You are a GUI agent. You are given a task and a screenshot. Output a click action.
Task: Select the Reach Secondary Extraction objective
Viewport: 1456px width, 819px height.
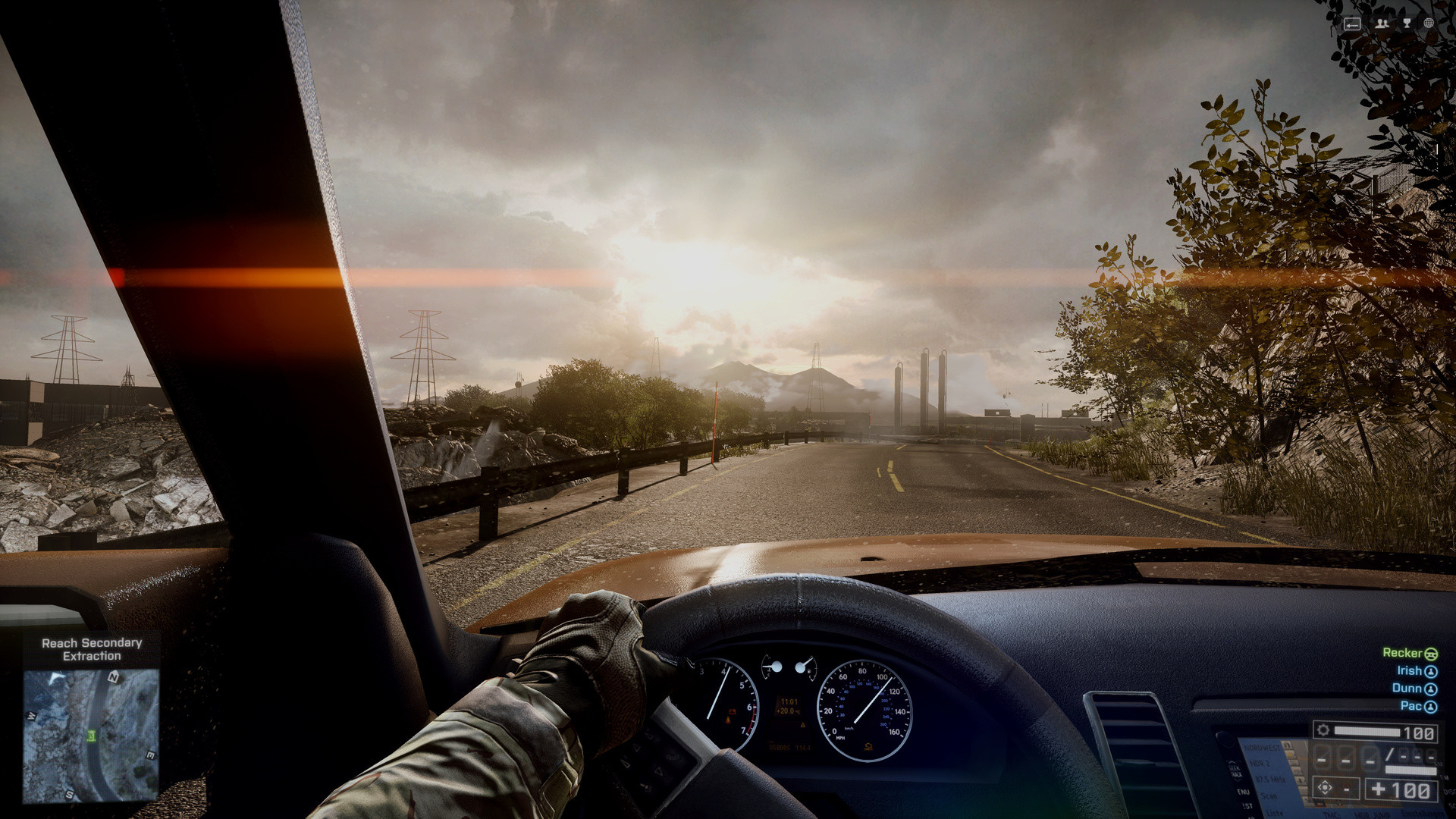pos(92,649)
